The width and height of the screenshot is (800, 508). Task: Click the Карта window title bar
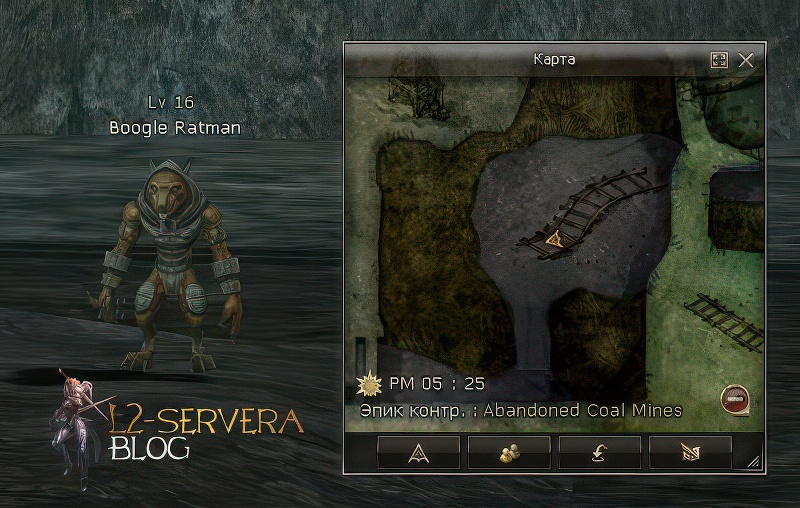pyautogui.click(x=554, y=60)
